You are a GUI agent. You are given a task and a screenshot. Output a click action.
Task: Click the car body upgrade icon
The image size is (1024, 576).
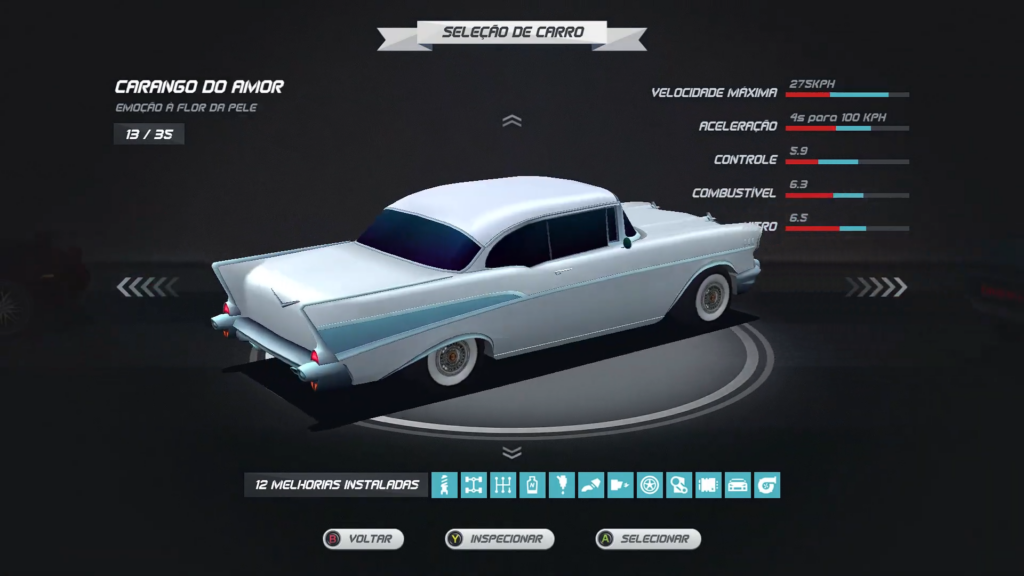coord(738,486)
